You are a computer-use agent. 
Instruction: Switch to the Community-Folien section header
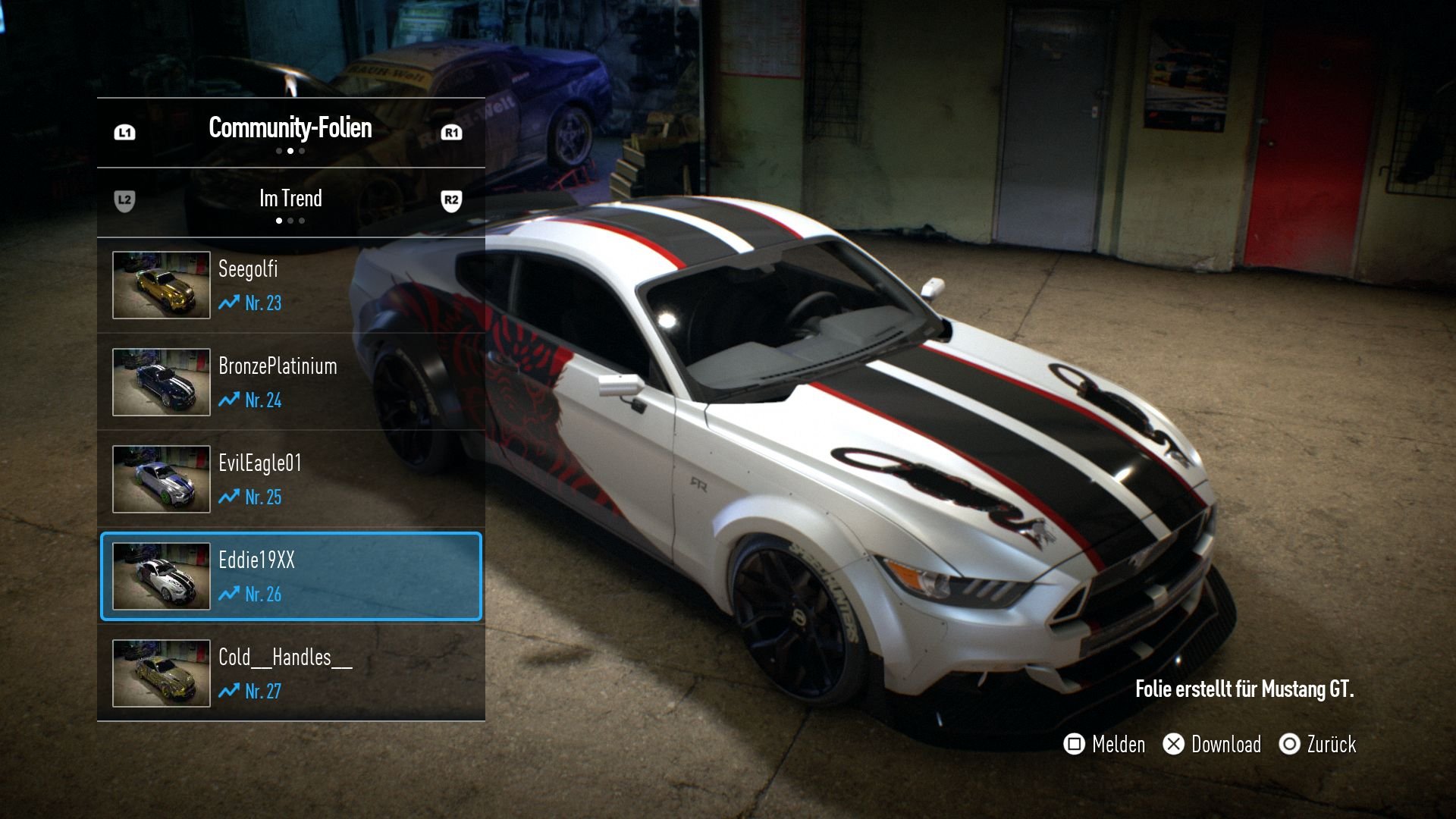point(290,128)
